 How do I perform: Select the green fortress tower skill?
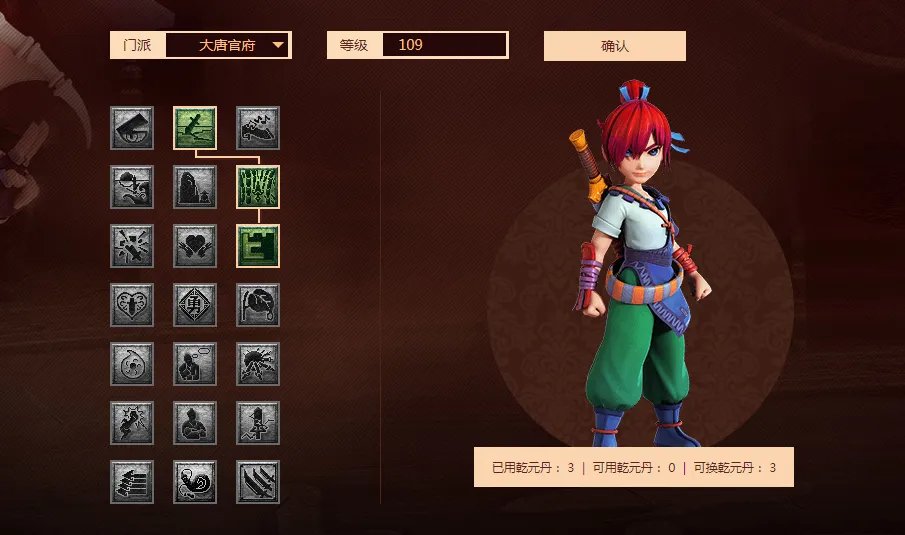[x=258, y=246]
